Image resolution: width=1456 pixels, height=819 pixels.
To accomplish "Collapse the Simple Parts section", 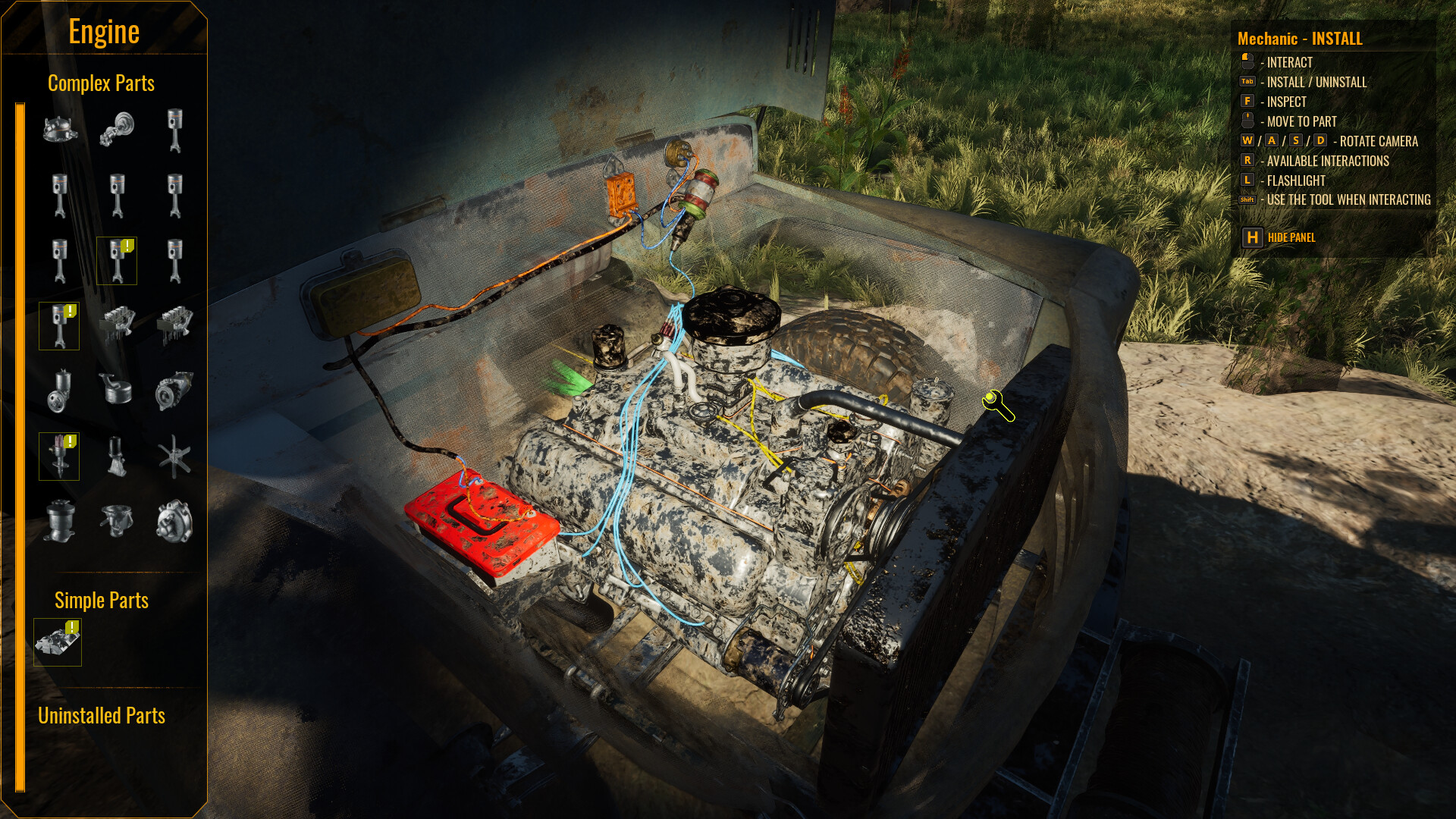I will click(x=102, y=601).
